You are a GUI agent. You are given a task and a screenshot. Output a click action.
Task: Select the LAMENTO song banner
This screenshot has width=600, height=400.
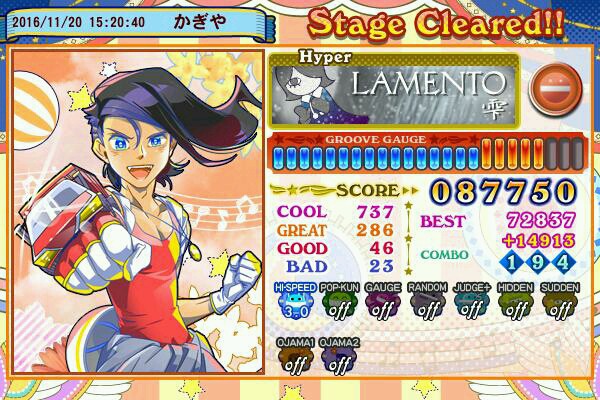click(394, 89)
